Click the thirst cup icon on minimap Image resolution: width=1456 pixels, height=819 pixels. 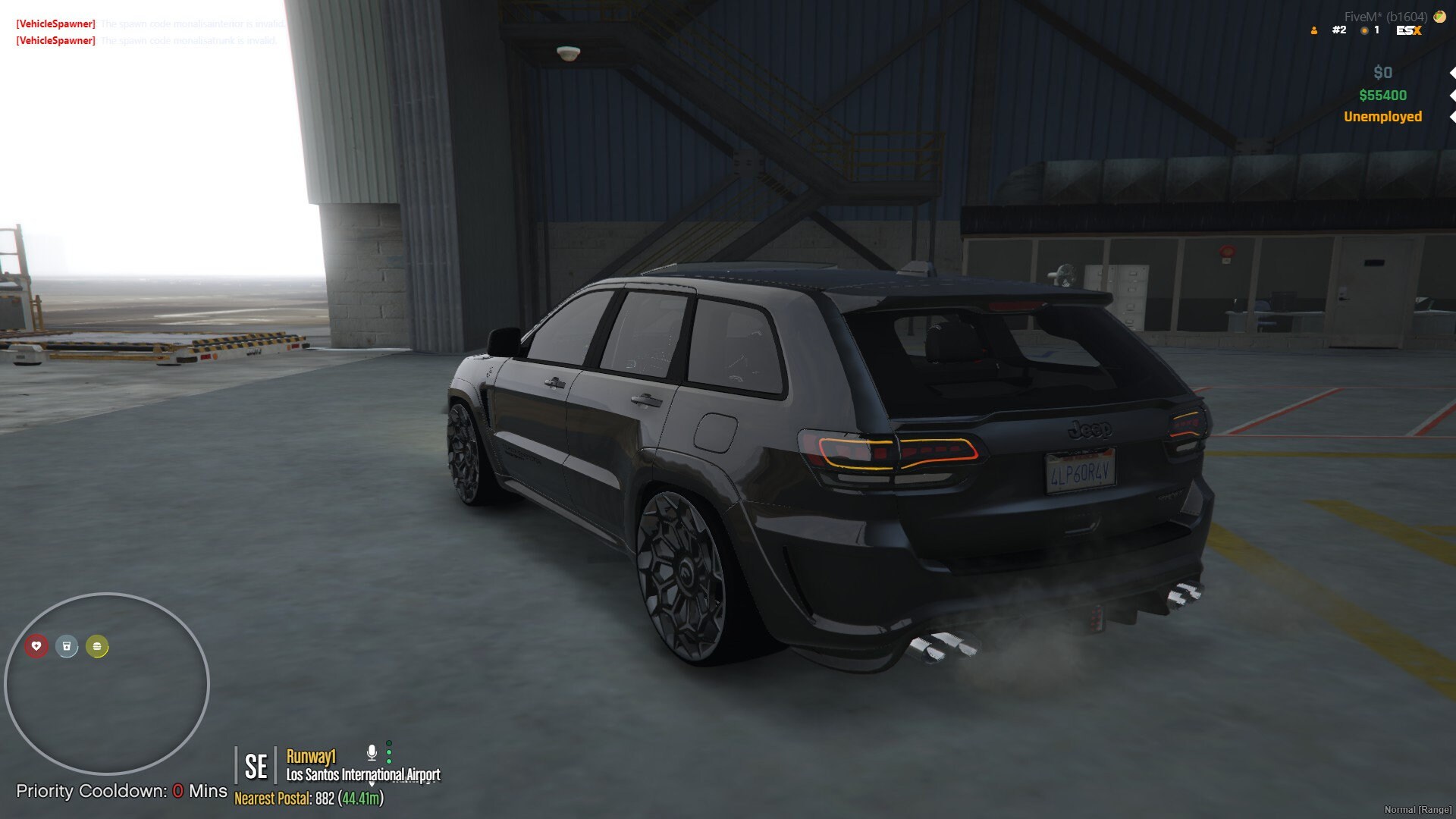[x=67, y=647]
